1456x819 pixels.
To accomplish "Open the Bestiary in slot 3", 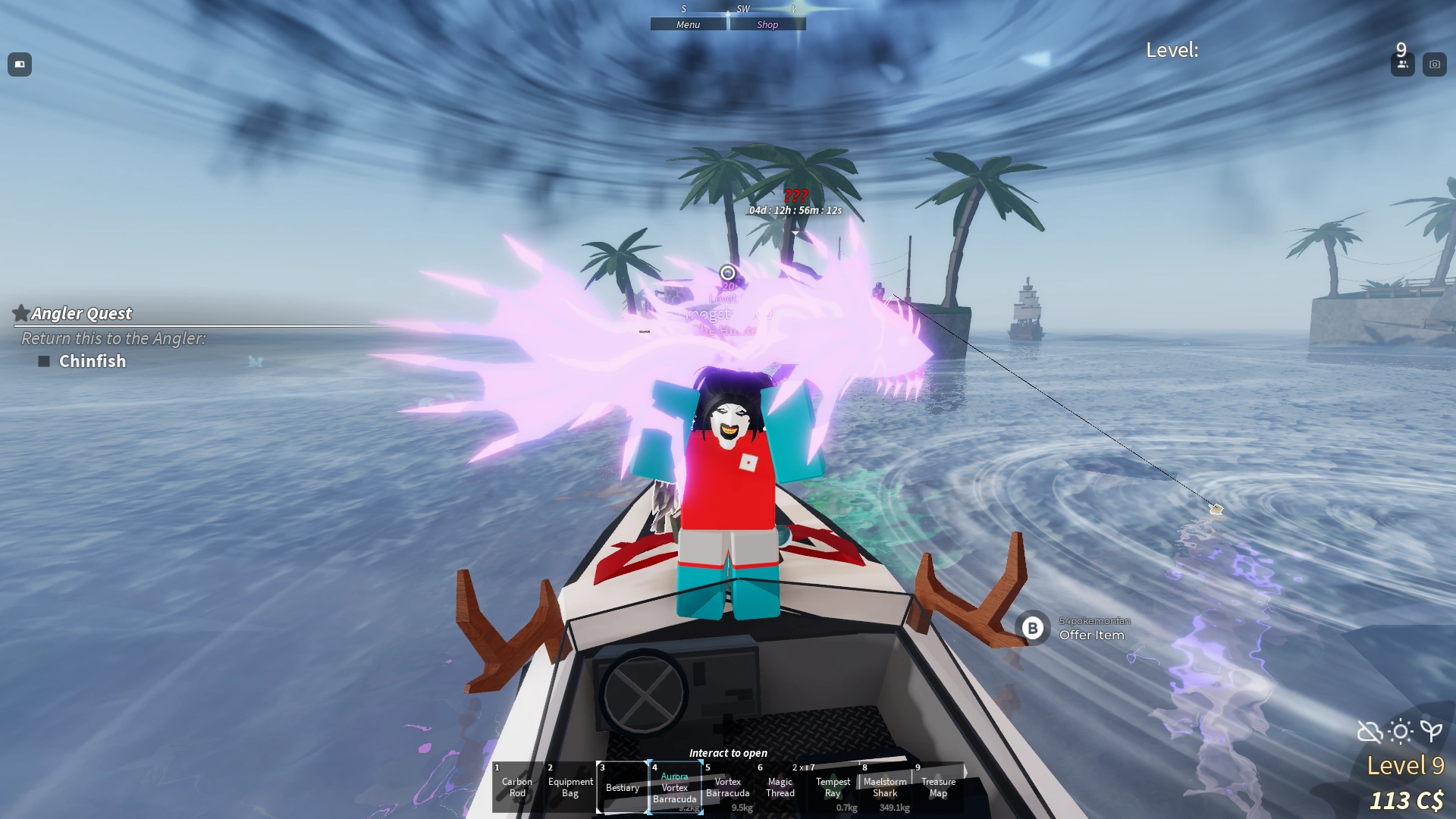I will point(622,788).
